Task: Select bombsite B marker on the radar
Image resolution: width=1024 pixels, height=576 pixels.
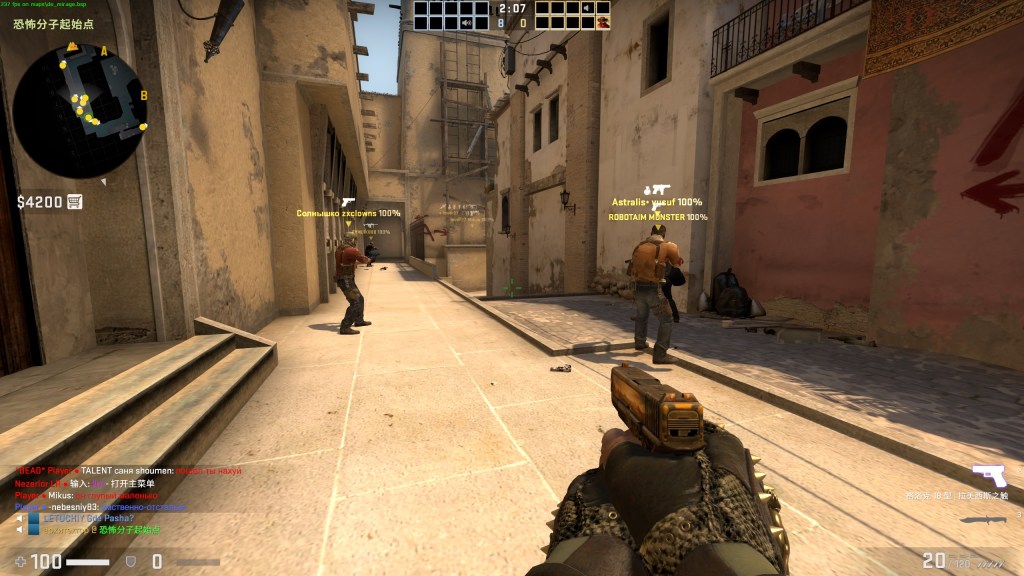Action: (x=144, y=96)
